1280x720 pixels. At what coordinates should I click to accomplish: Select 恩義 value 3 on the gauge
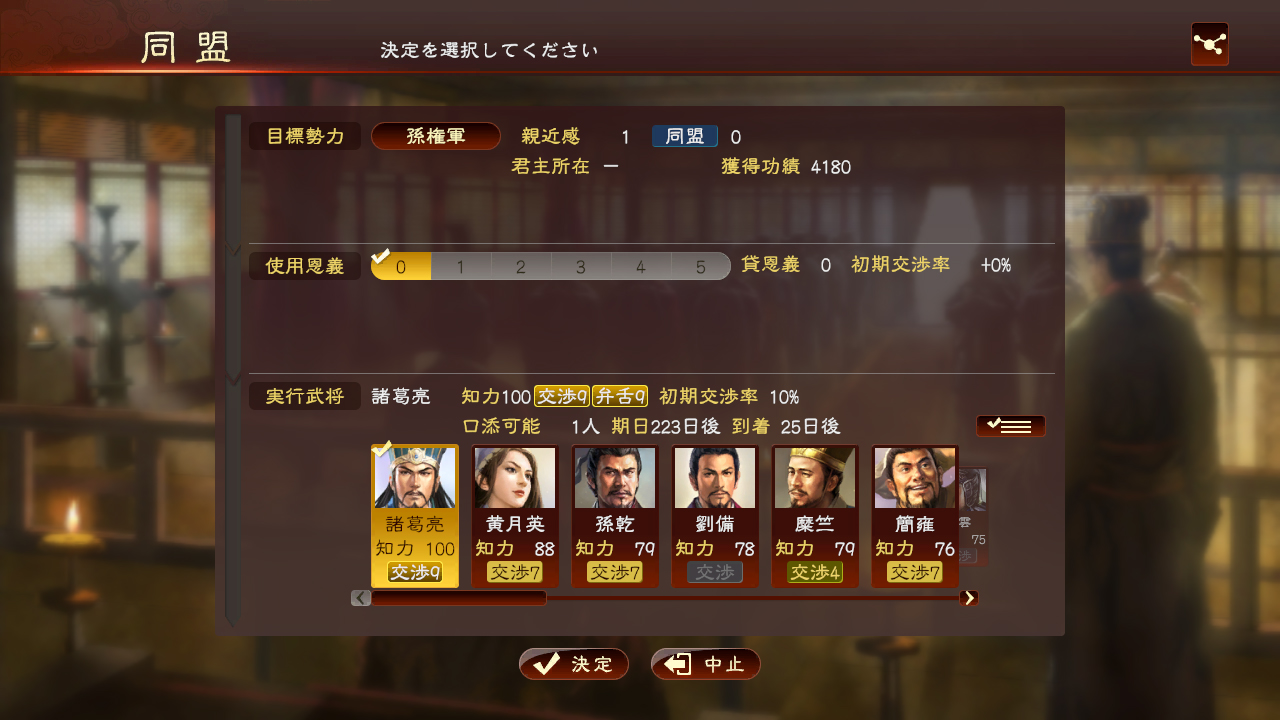coord(580,266)
